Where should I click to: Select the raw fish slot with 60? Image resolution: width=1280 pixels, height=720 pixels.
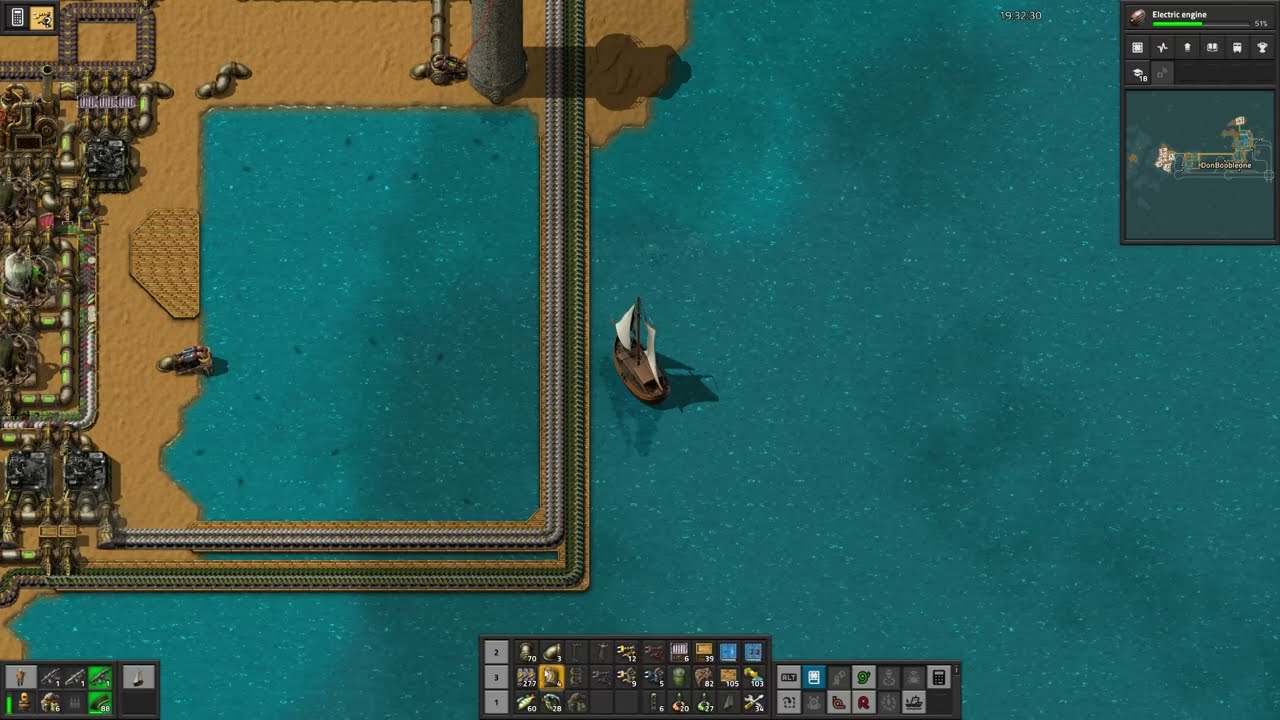coord(527,703)
